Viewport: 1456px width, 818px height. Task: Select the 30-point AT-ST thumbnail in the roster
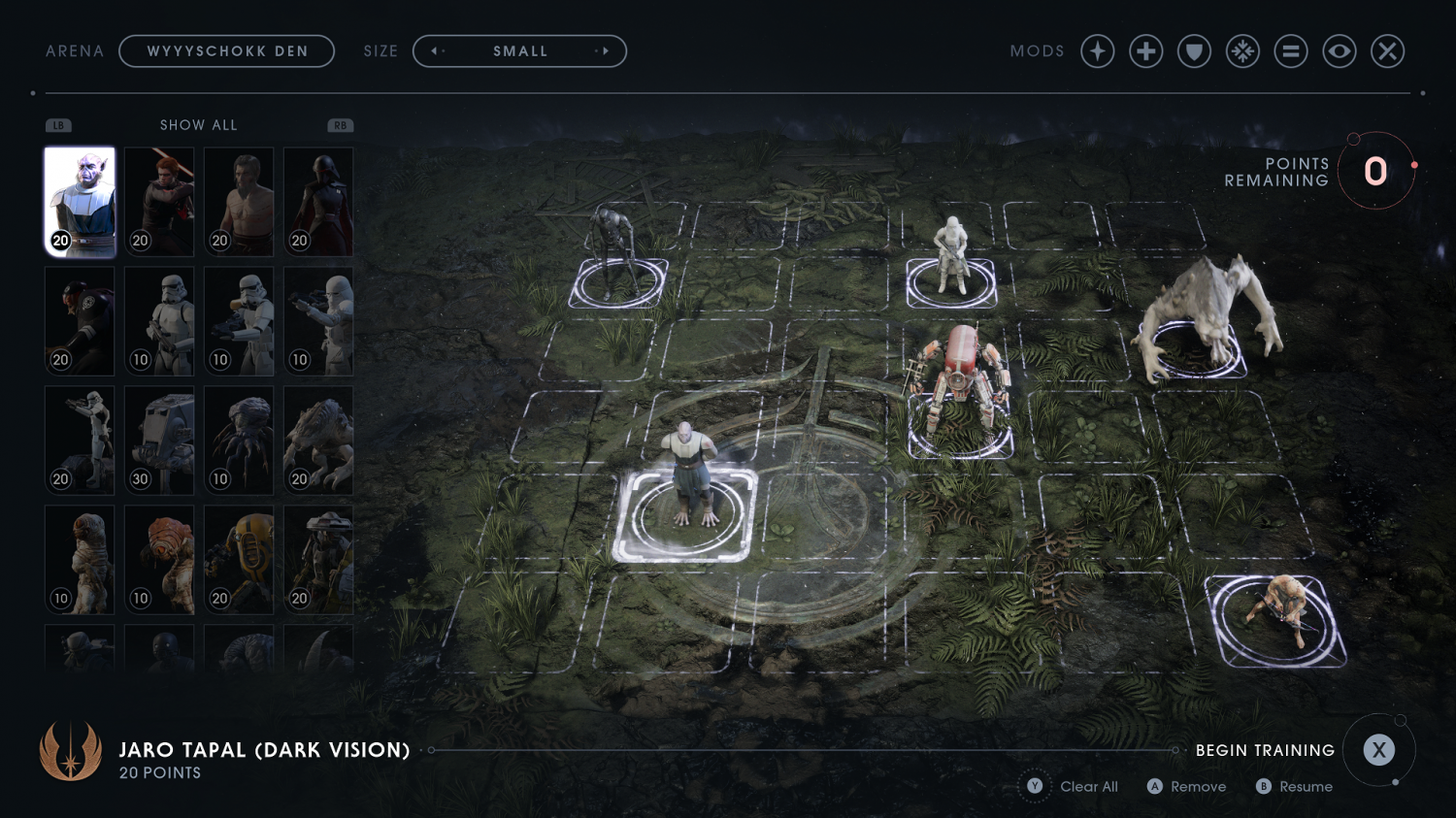[x=158, y=440]
